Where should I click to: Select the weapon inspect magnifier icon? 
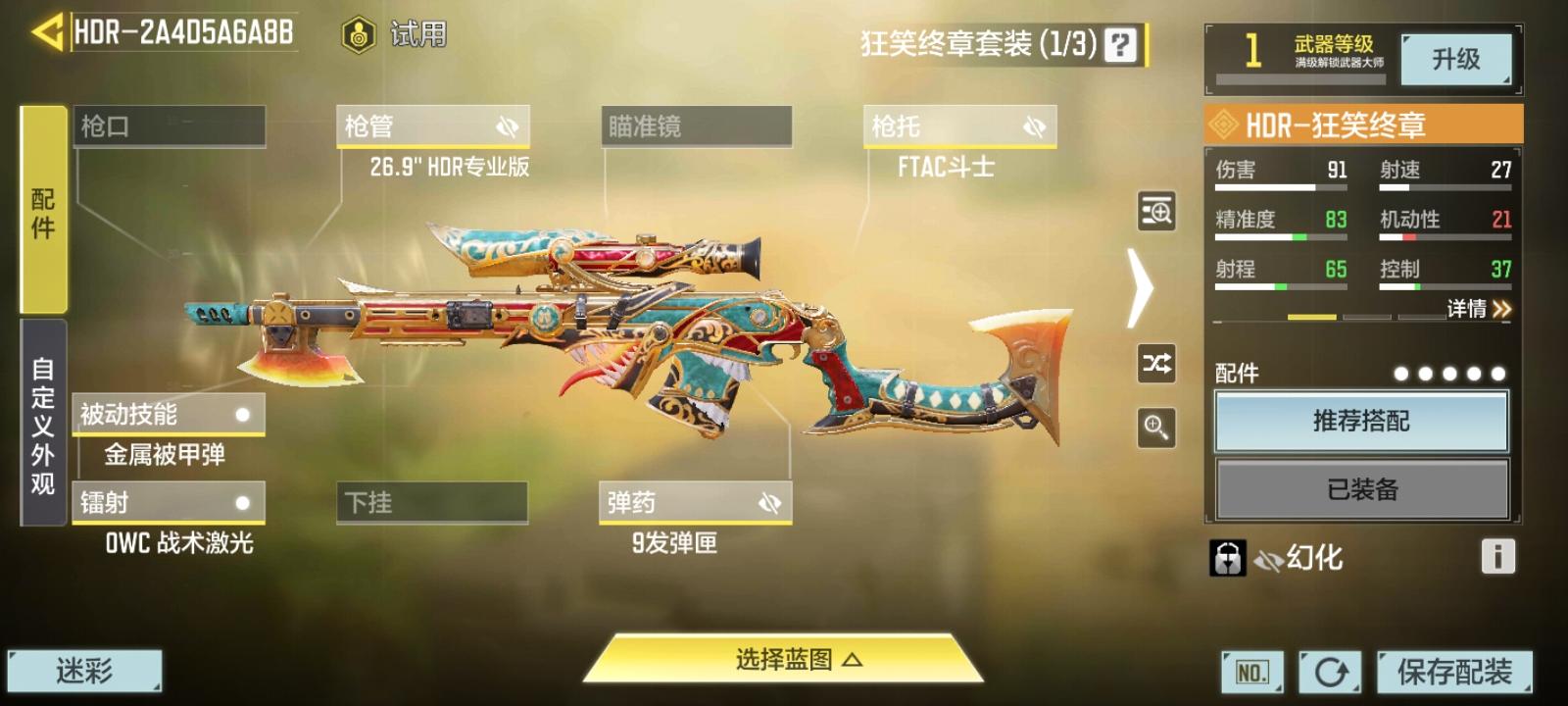click(x=1155, y=212)
